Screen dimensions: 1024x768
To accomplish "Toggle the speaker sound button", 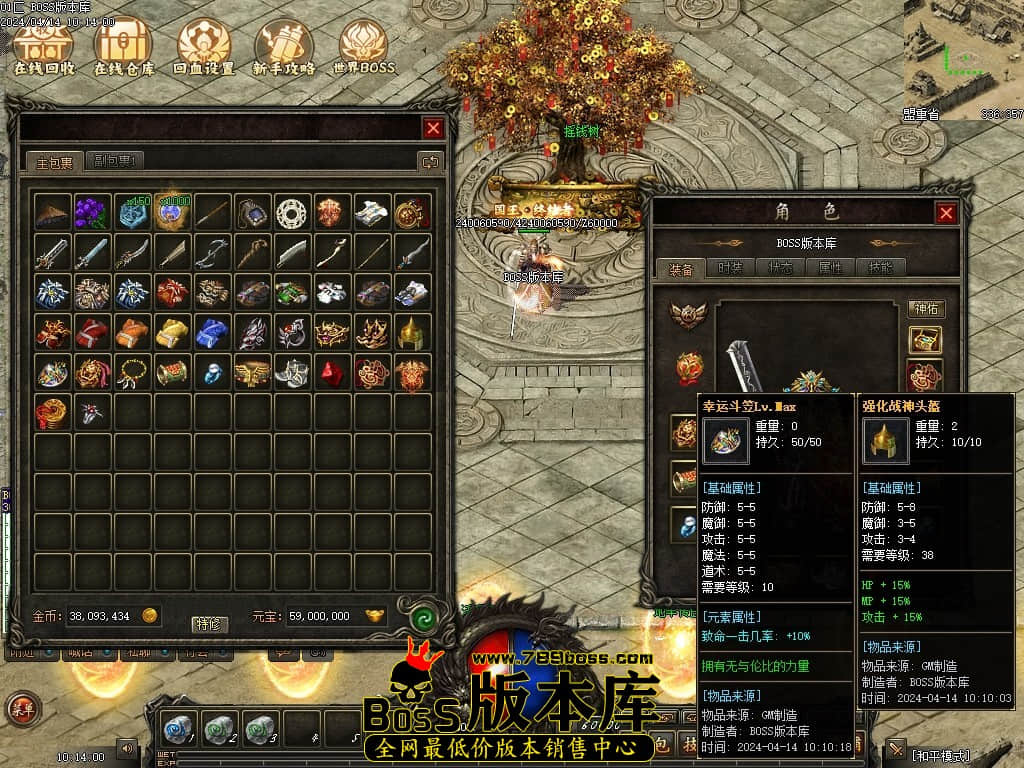I will (127, 747).
